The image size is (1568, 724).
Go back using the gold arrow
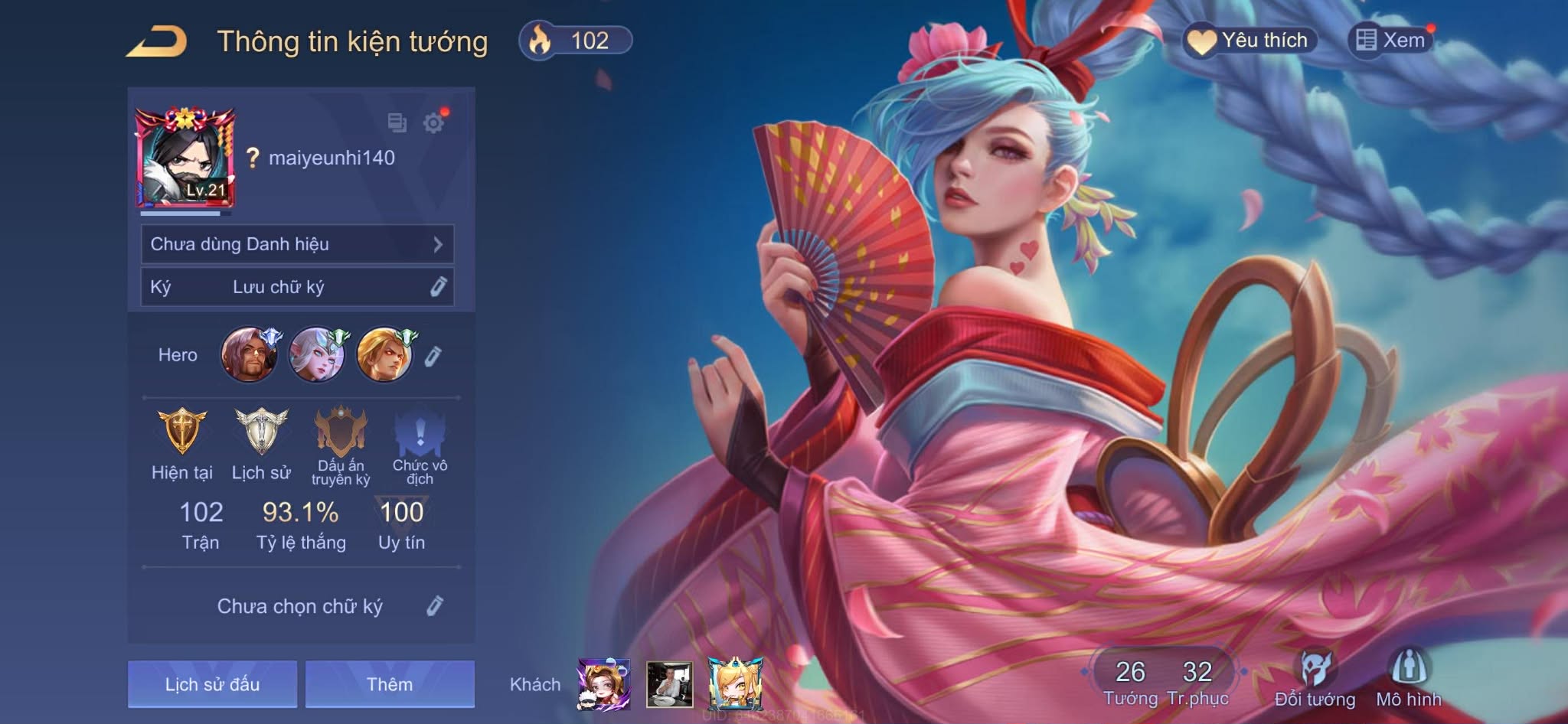[157, 42]
